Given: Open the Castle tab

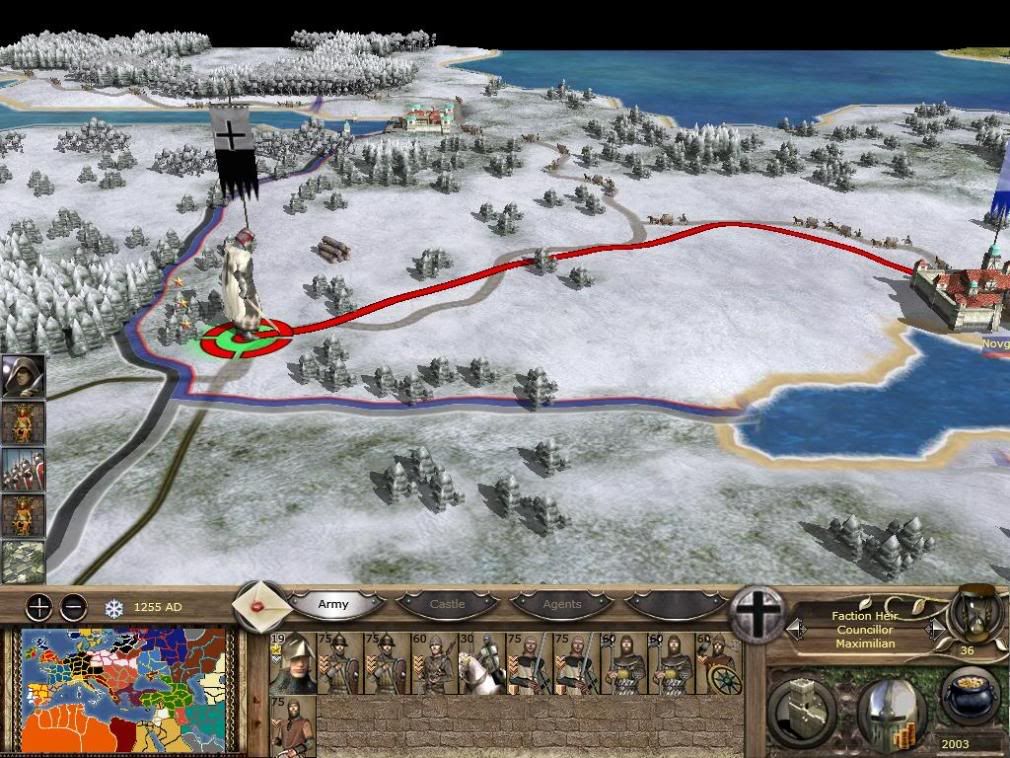Looking at the screenshot, I should 448,605.
